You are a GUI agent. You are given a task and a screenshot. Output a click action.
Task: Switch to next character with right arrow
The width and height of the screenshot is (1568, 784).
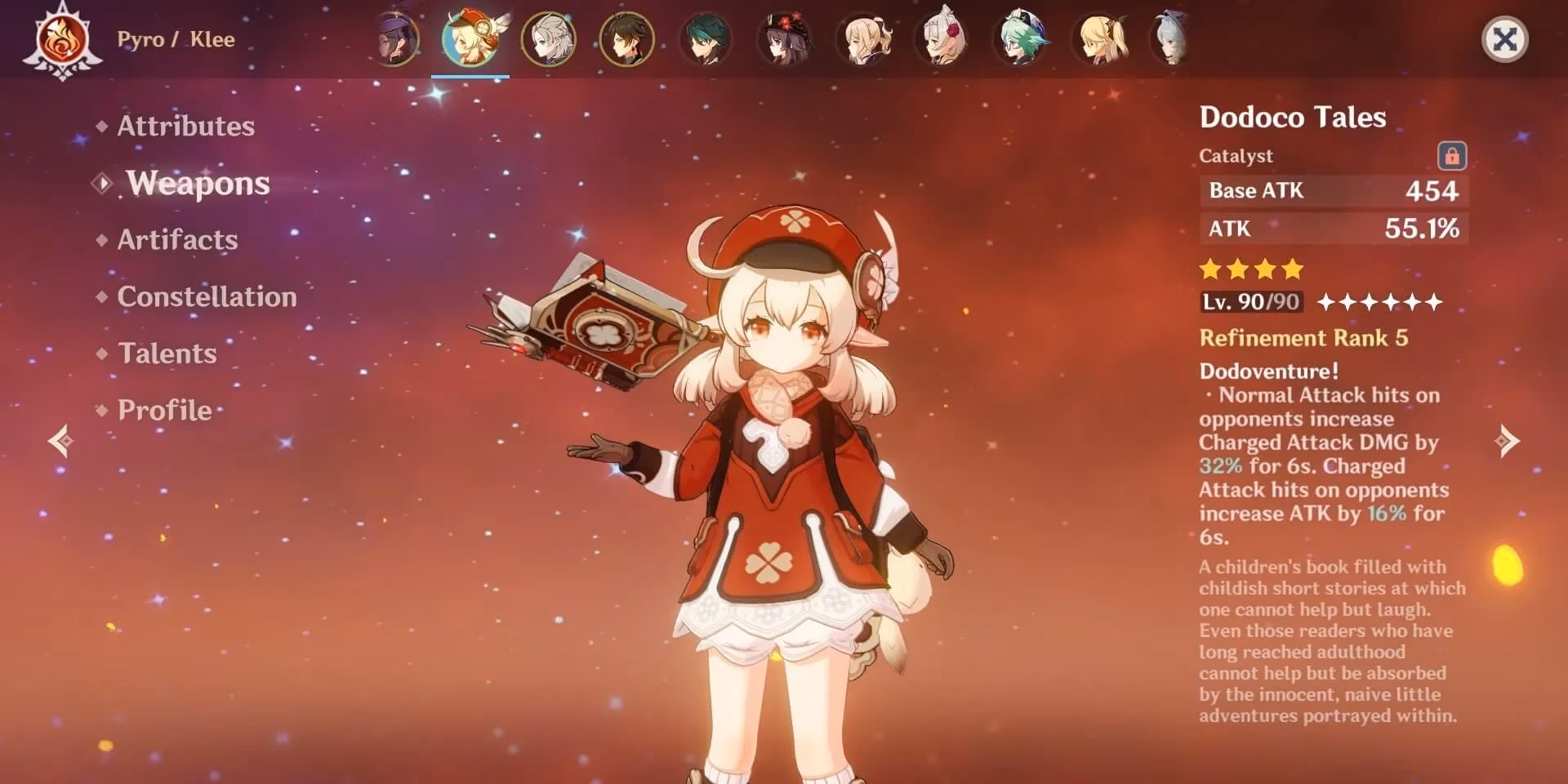click(1507, 441)
